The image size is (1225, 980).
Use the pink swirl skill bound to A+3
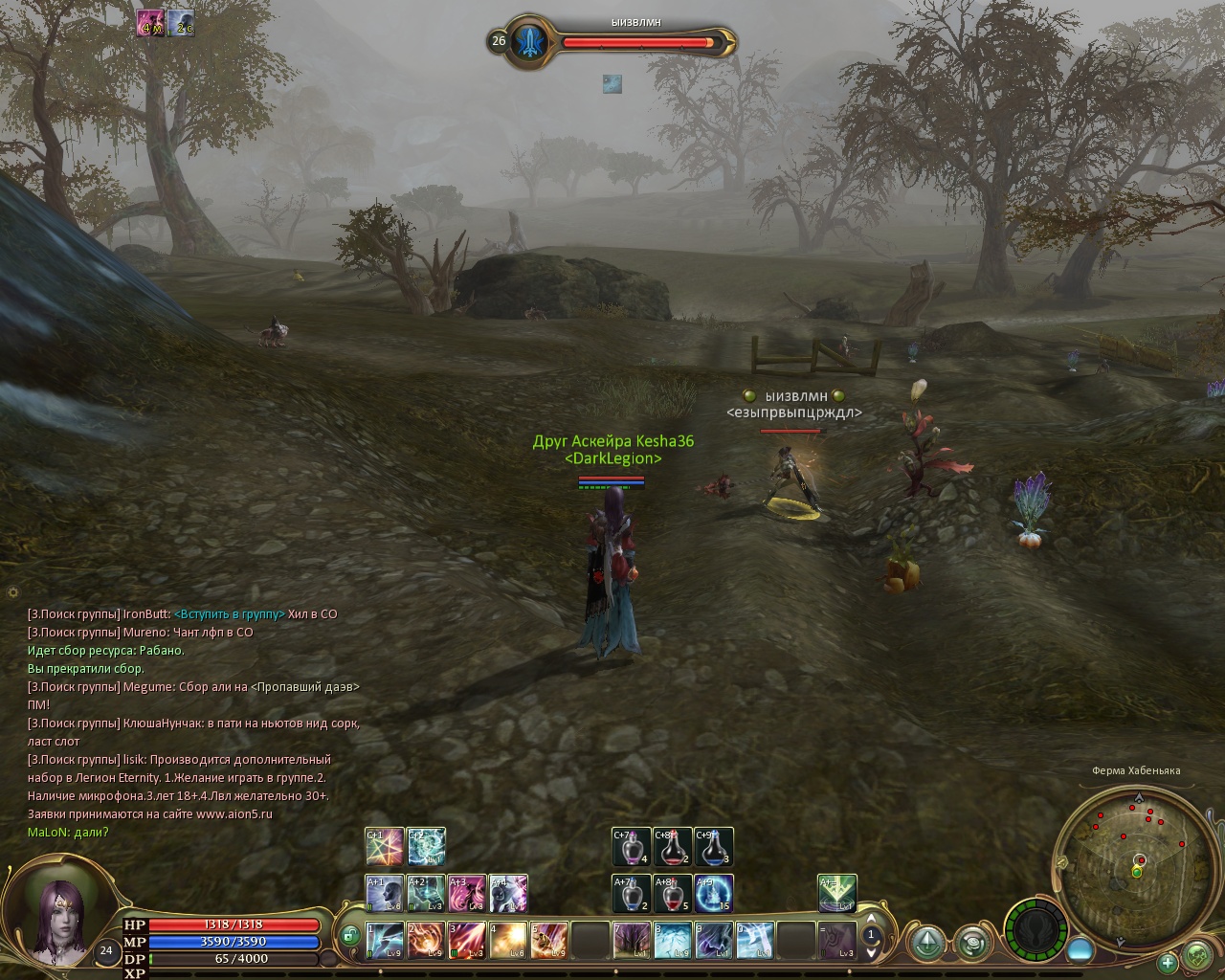pyautogui.click(x=467, y=894)
